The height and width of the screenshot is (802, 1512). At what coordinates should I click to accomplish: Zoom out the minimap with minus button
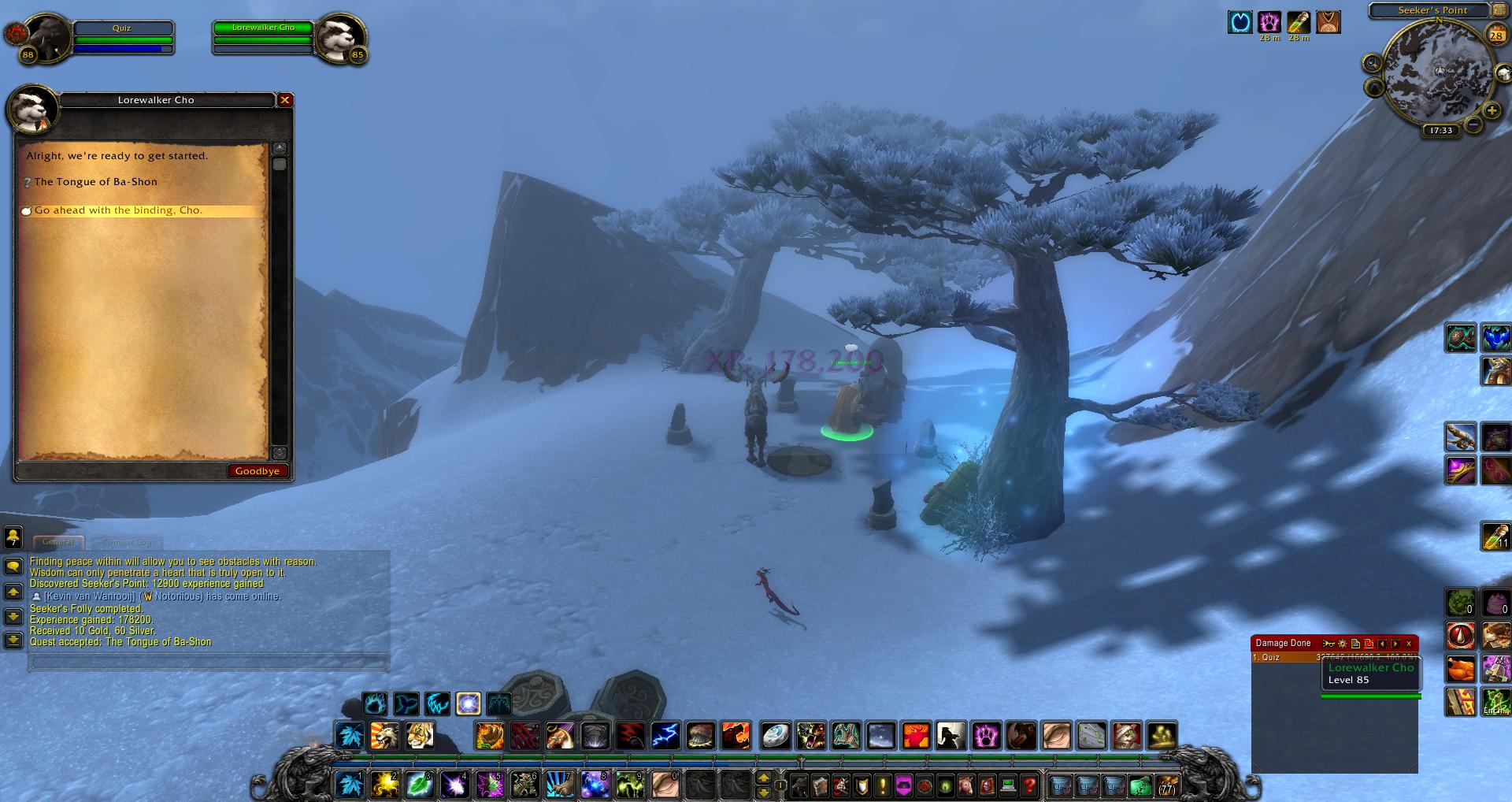point(1473,124)
